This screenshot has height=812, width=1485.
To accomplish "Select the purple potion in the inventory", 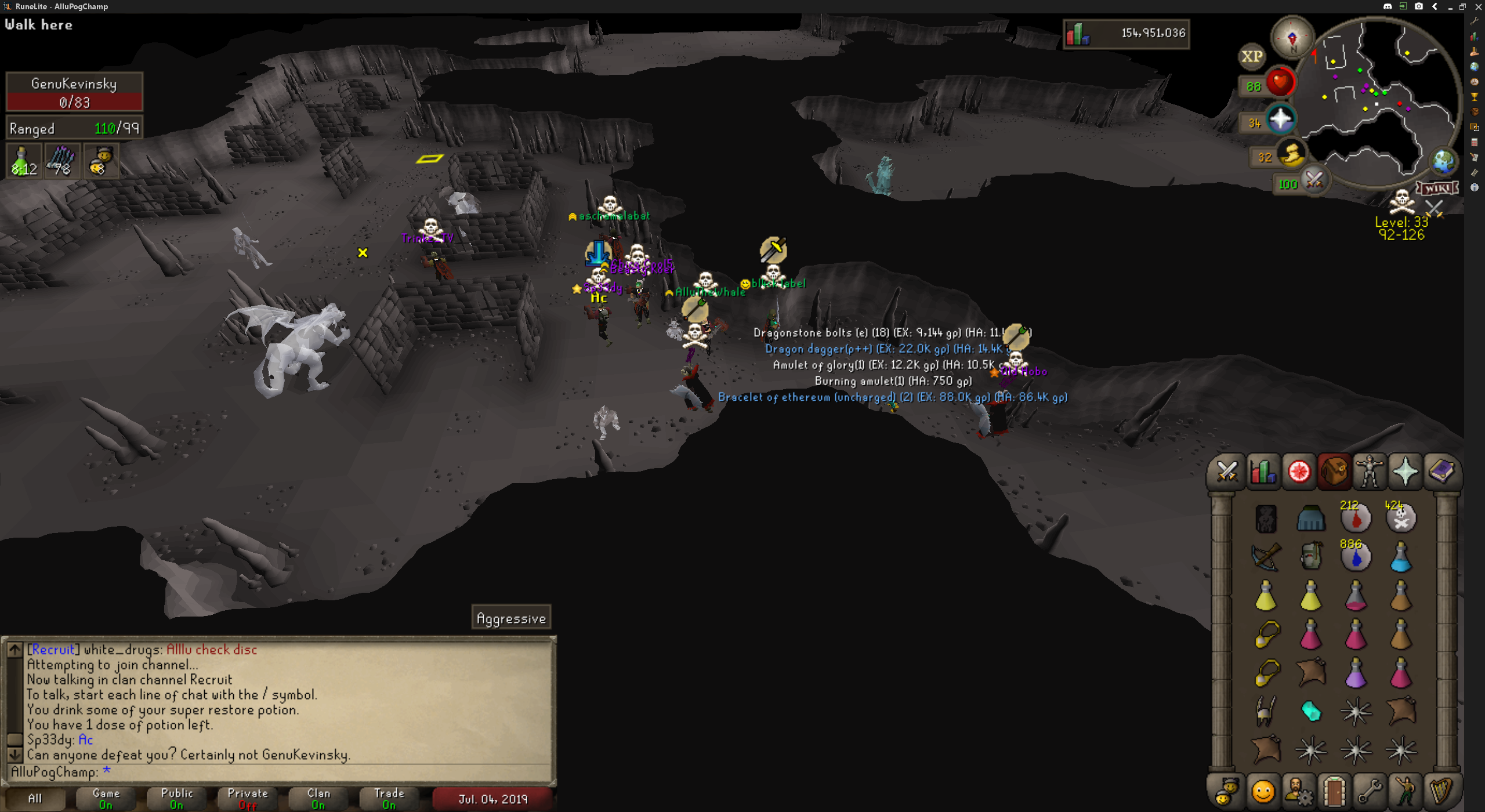I will coord(1356,673).
